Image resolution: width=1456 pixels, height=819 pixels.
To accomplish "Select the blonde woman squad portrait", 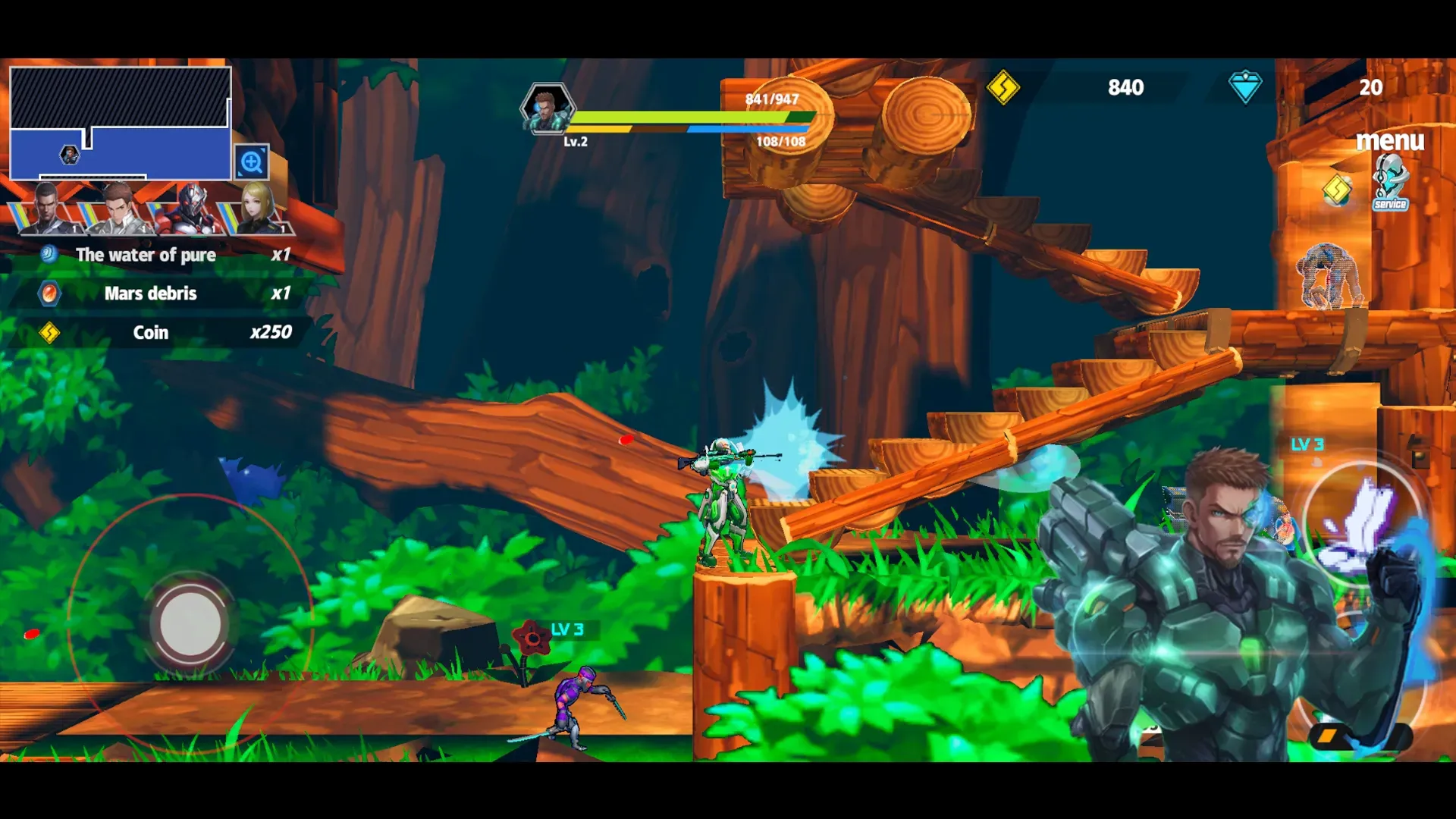I will (x=256, y=207).
